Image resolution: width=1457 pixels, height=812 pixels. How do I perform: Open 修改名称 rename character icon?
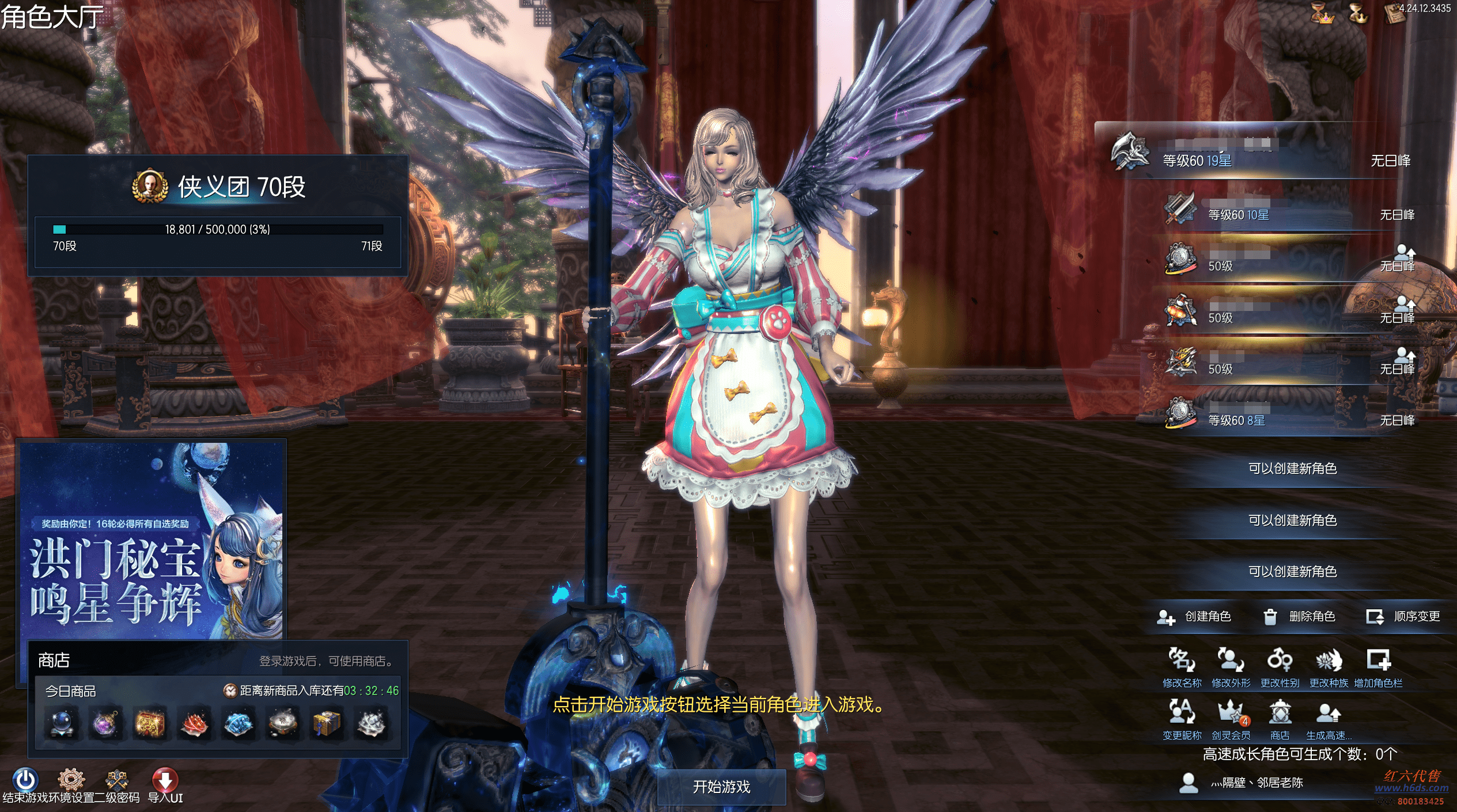click(x=1182, y=661)
